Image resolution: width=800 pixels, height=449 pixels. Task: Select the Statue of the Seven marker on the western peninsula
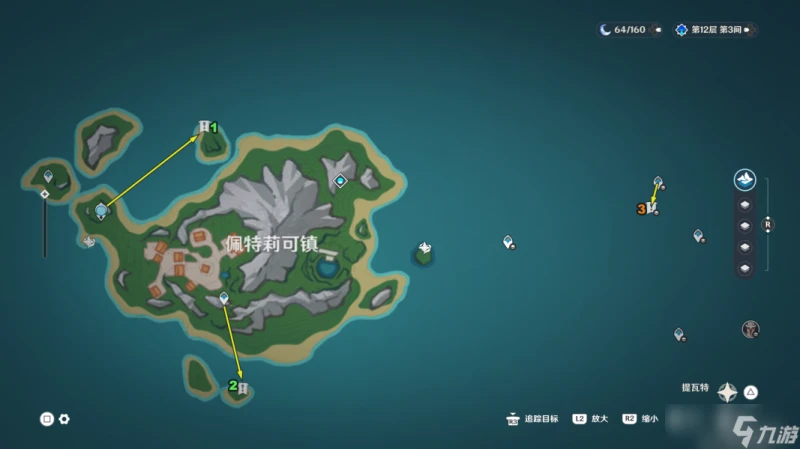click(101, 209)
